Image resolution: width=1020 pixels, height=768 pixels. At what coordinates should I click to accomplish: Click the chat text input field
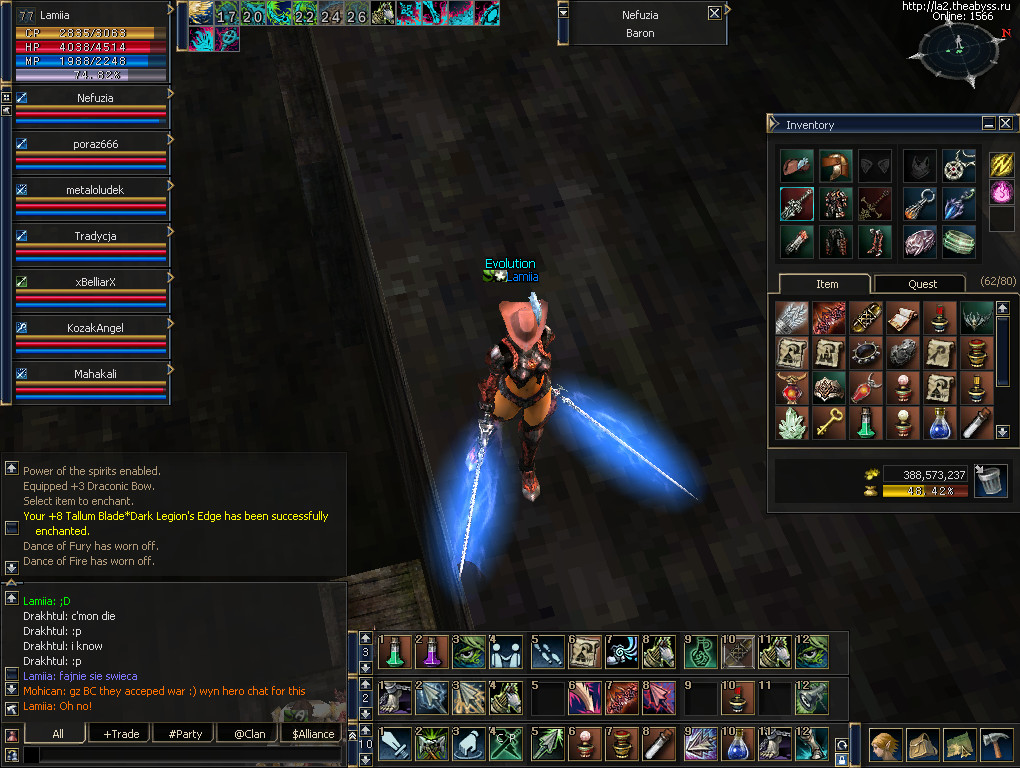click(x=180, y=756)
